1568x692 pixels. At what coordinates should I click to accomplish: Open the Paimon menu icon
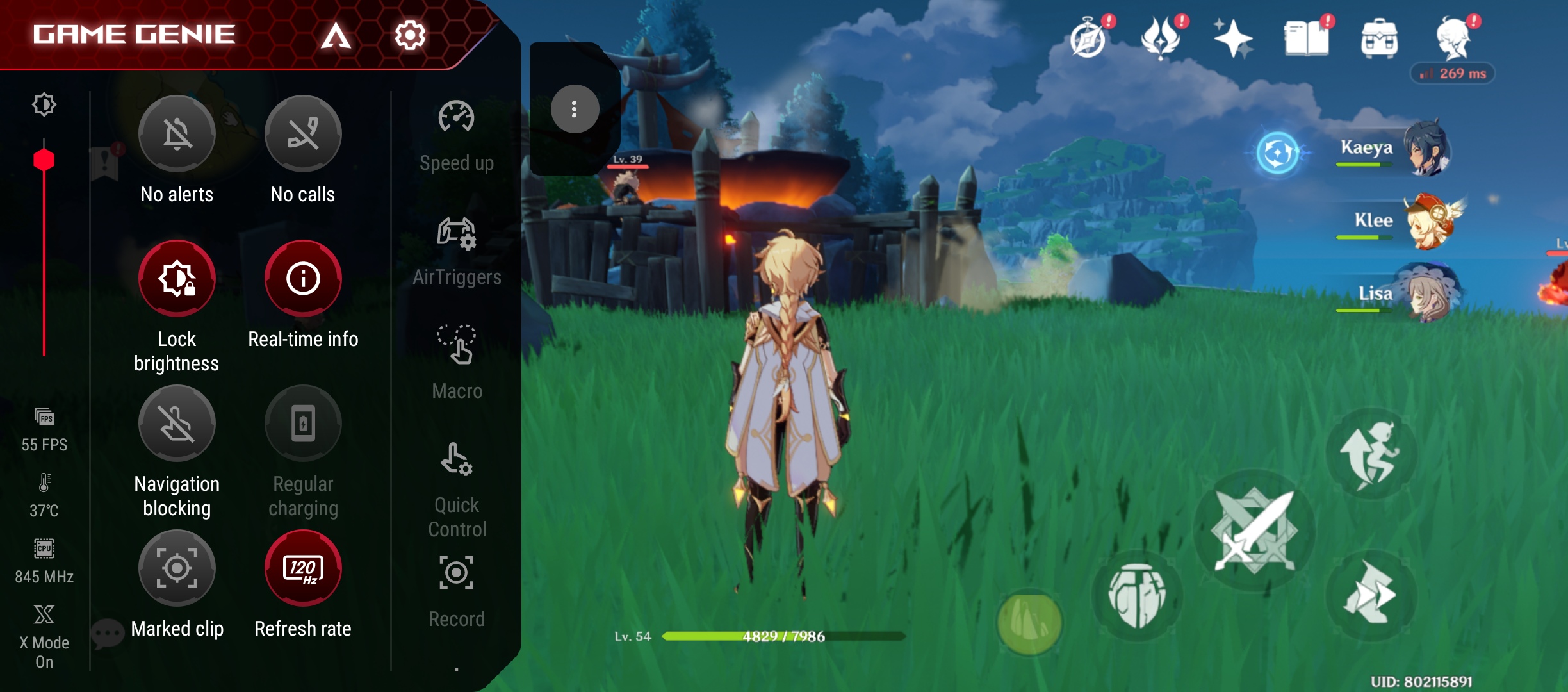(1453, 37)
